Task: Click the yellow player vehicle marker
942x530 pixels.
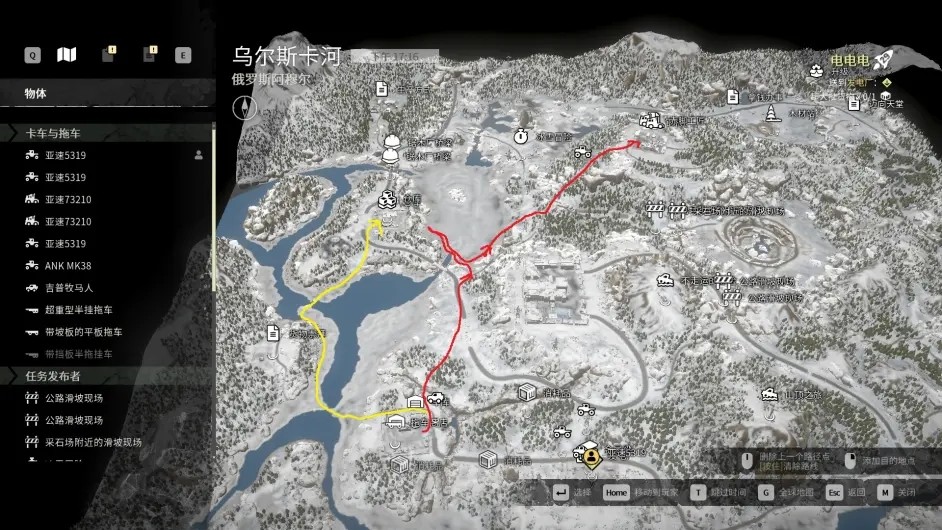Action: click(x=591, y=456)
